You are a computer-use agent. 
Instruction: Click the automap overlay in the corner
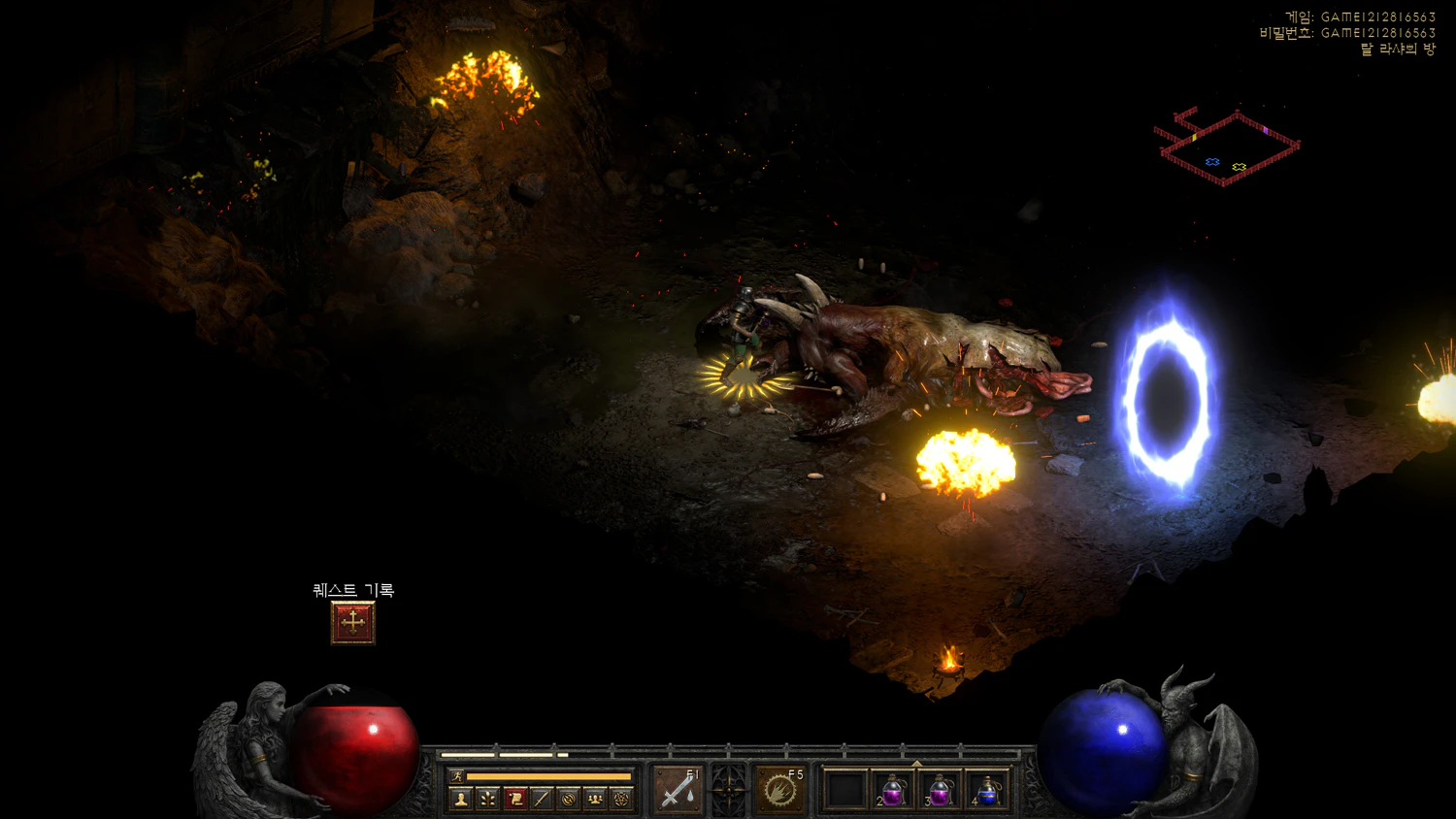pyautogui.click(x=1227, y=147)
